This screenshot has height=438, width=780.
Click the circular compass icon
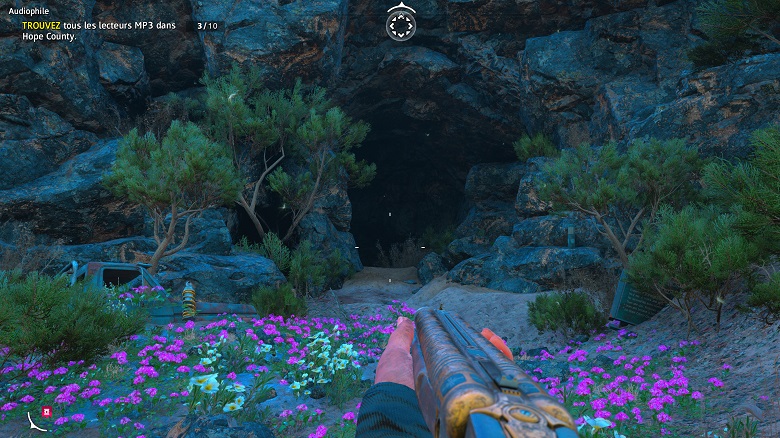coord(400,23)
